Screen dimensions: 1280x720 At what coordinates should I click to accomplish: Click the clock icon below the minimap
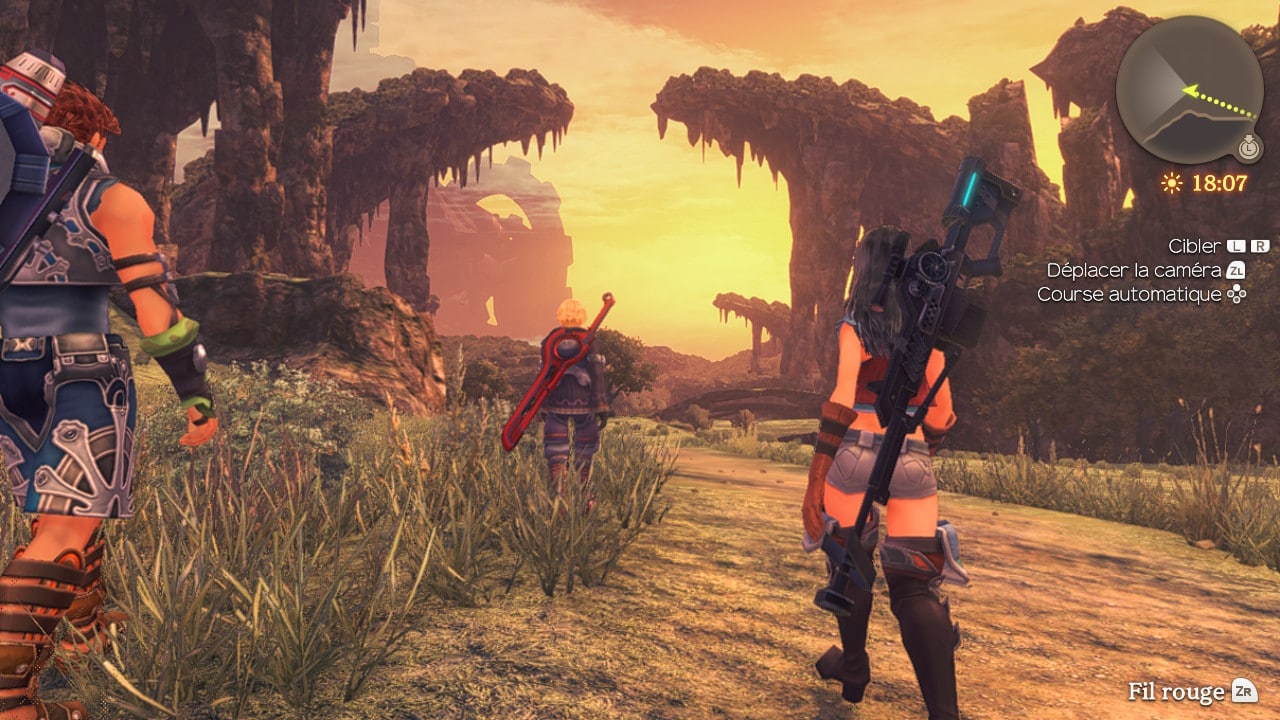[1247, 149]
